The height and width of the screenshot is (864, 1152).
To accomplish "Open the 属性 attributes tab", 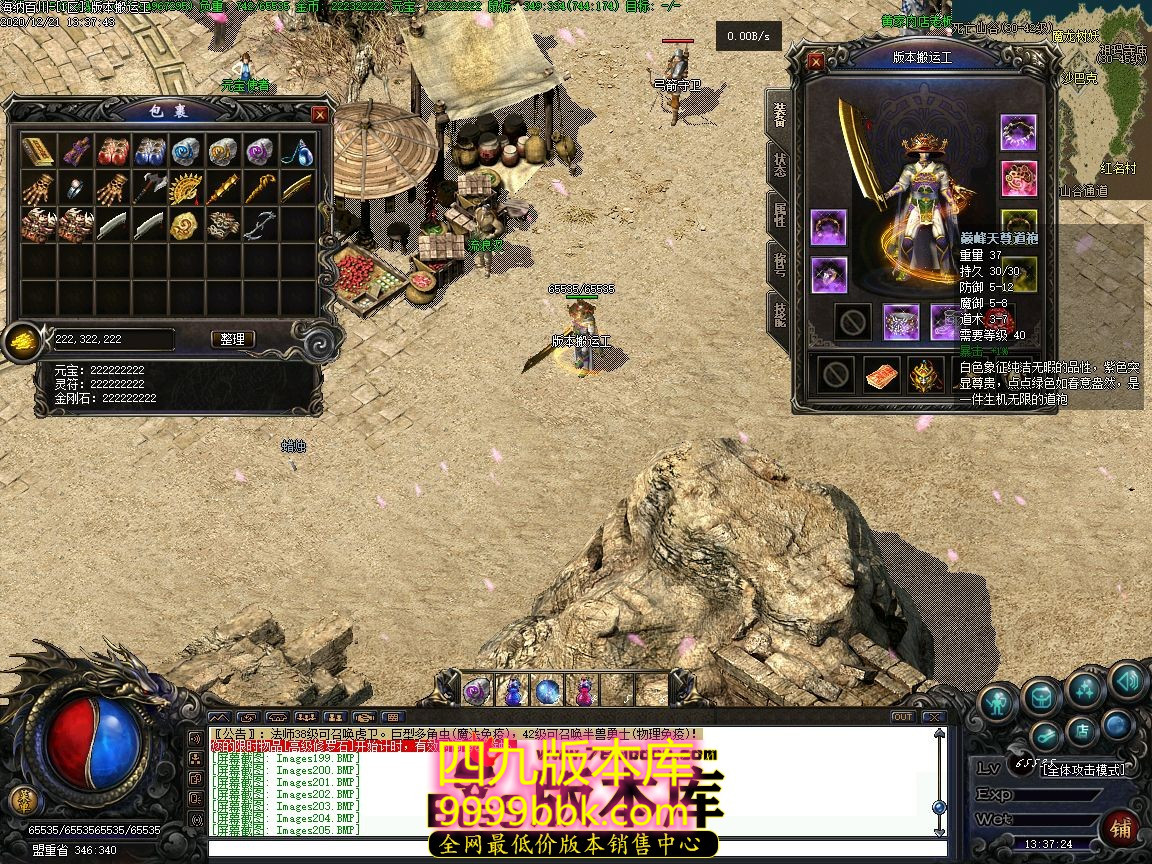I will tap(779, 212).
